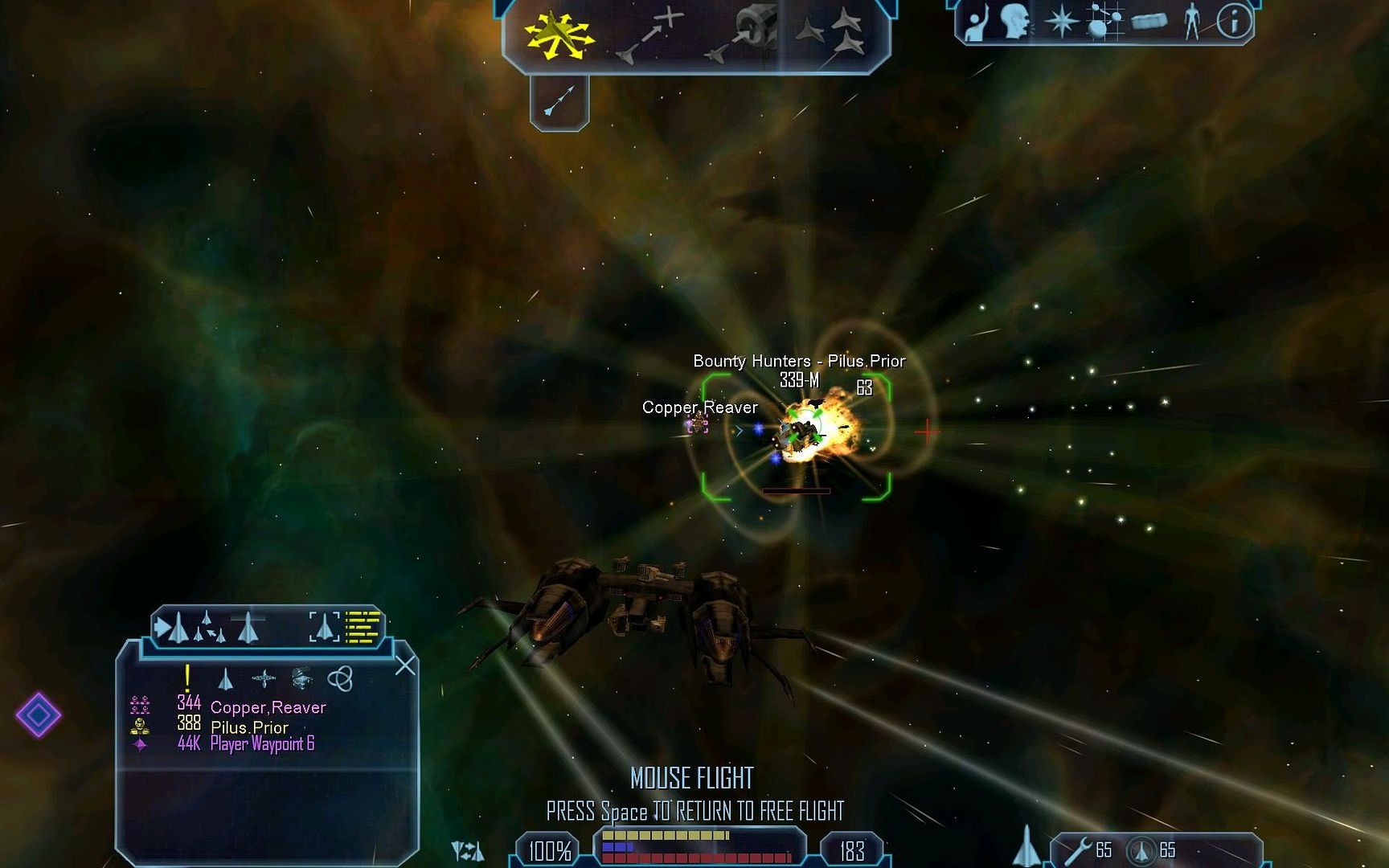Filter contacts by the important exclamation icon
This screenshot has width=1389, height=868.
187,679
